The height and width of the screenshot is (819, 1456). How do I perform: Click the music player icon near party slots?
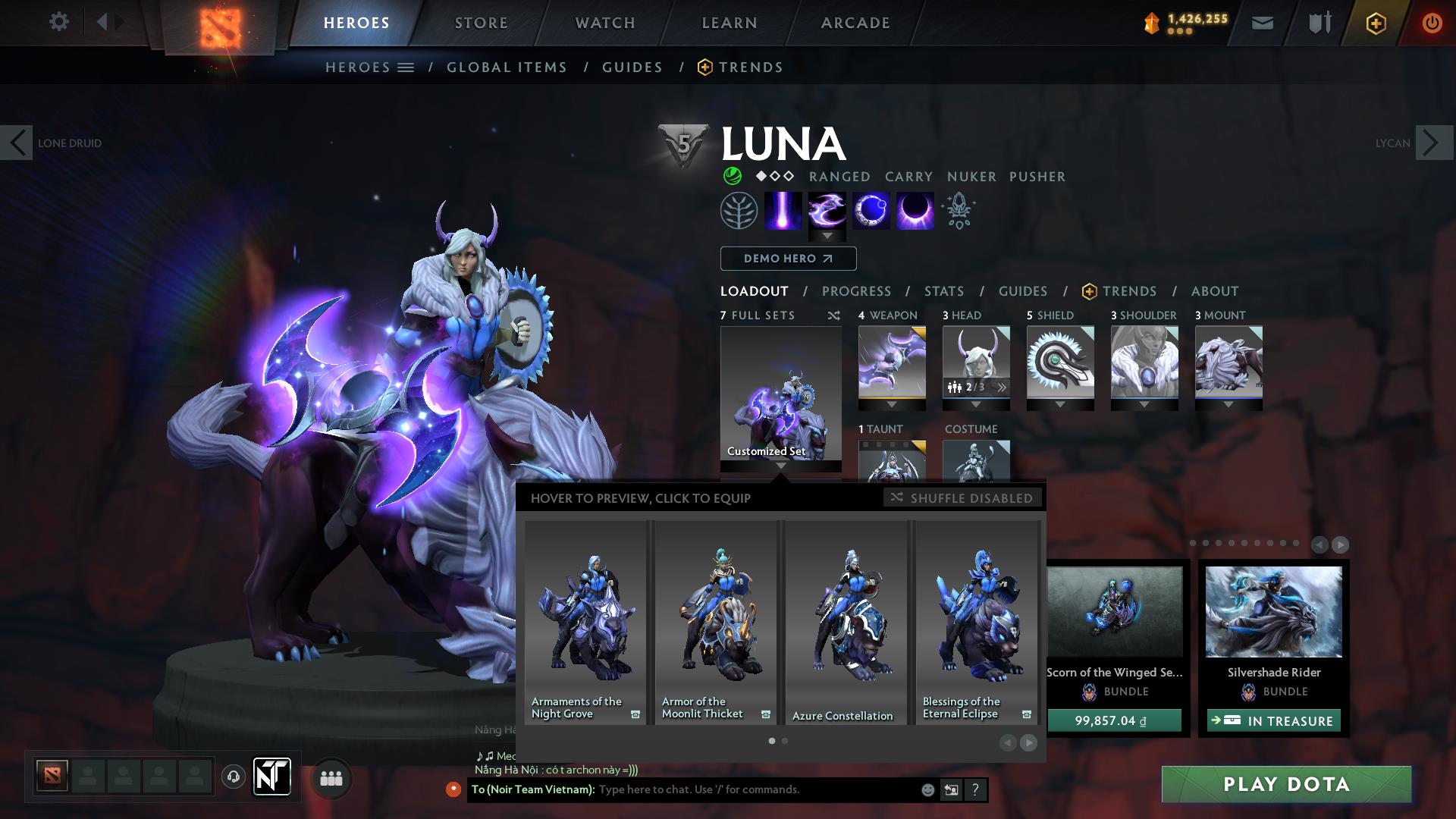233,777
